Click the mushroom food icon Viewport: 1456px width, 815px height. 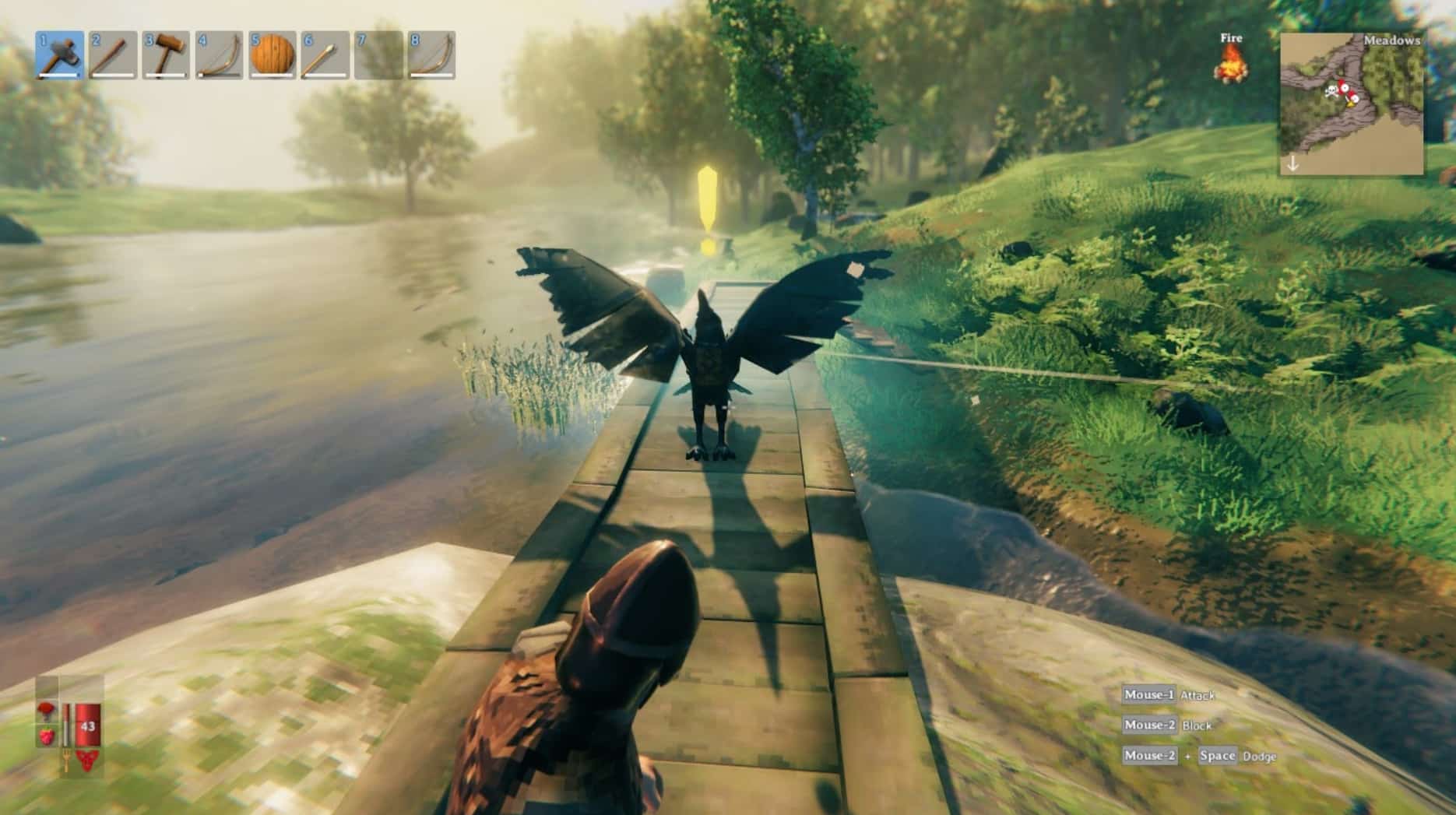[46, 709]
